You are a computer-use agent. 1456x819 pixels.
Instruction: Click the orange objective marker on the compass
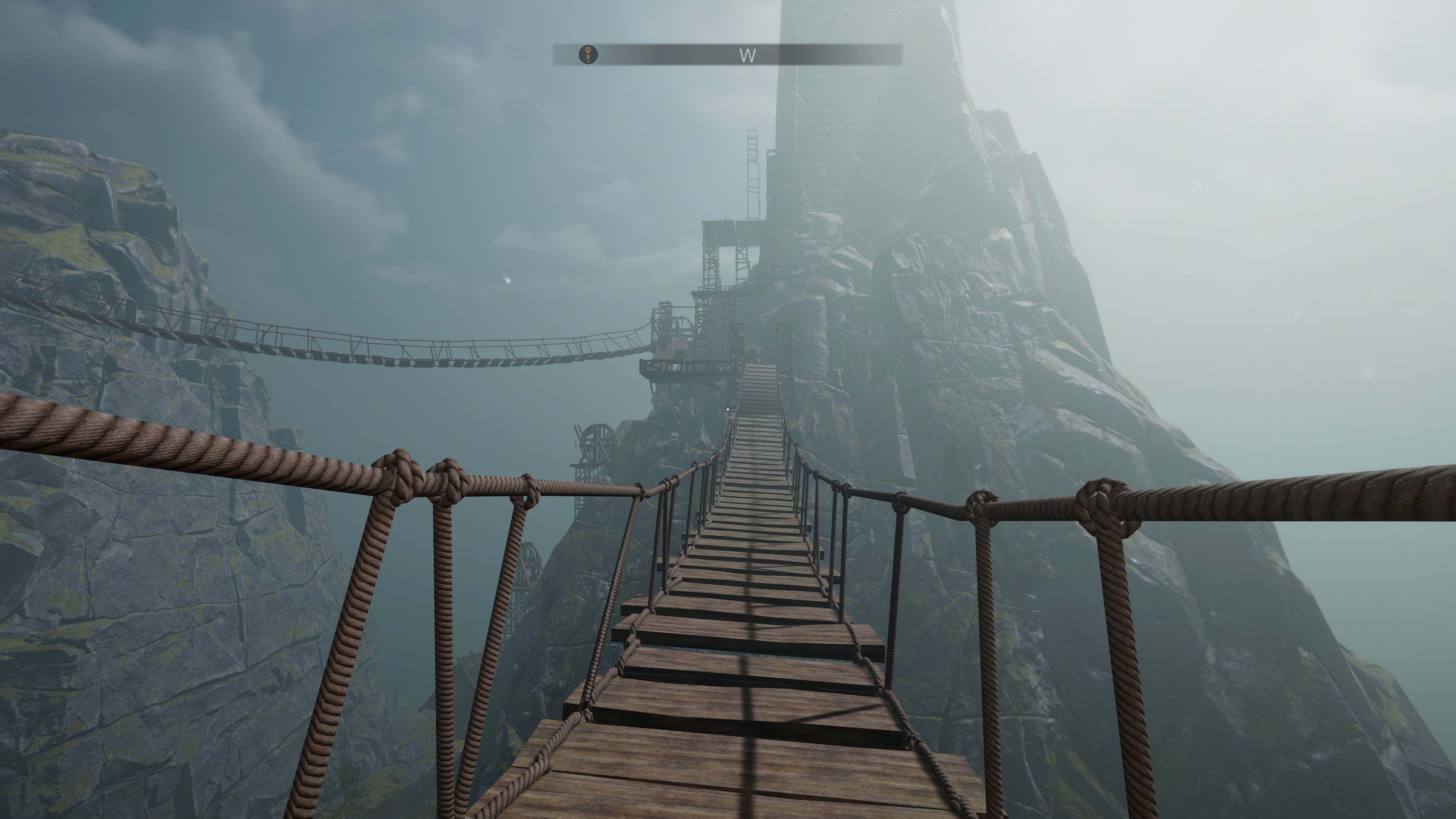588,54
